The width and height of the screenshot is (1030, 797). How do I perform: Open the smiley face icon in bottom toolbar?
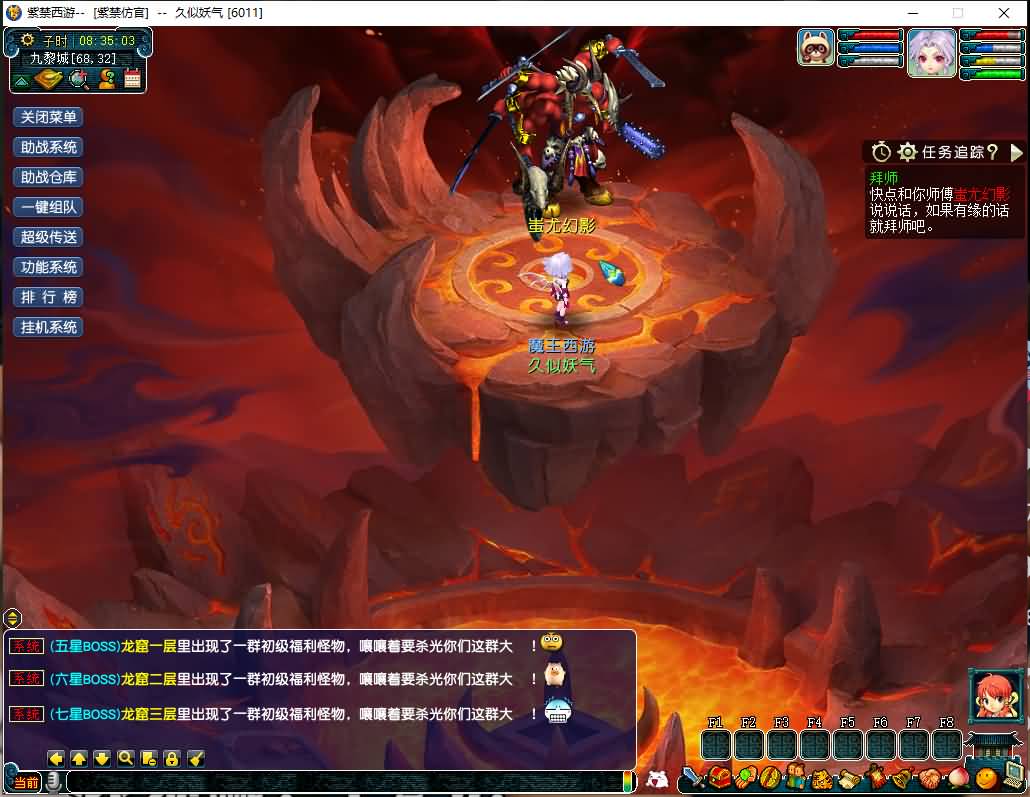click(x=986, y=776)
